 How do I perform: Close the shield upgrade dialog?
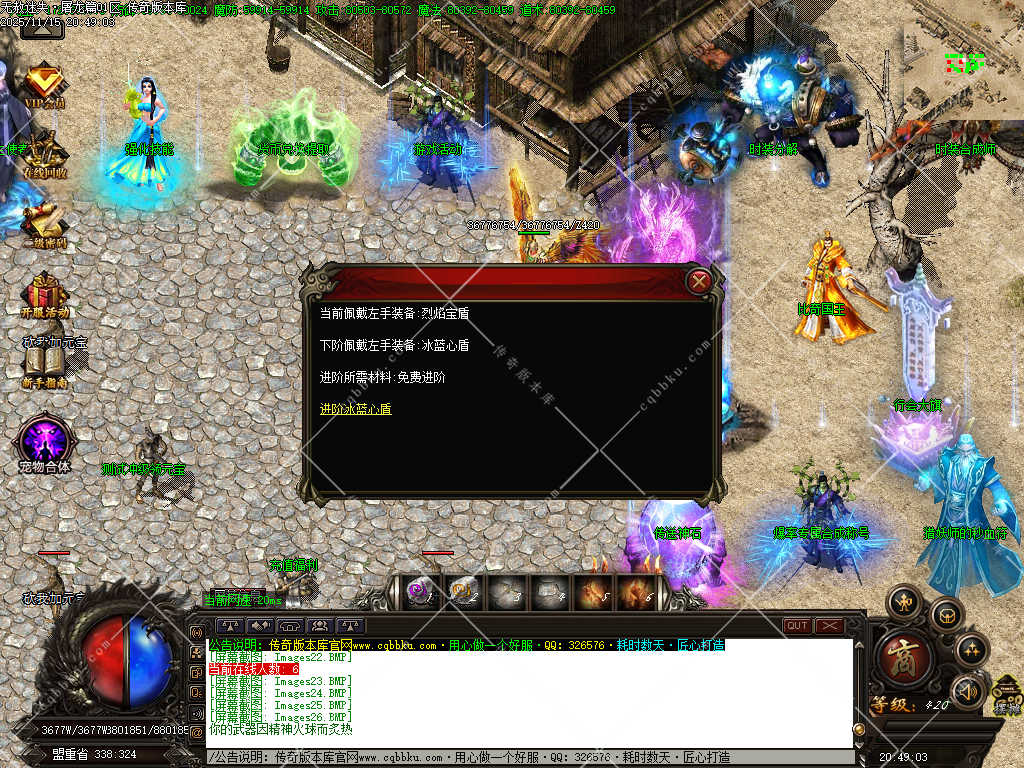[x=700, y=281]
